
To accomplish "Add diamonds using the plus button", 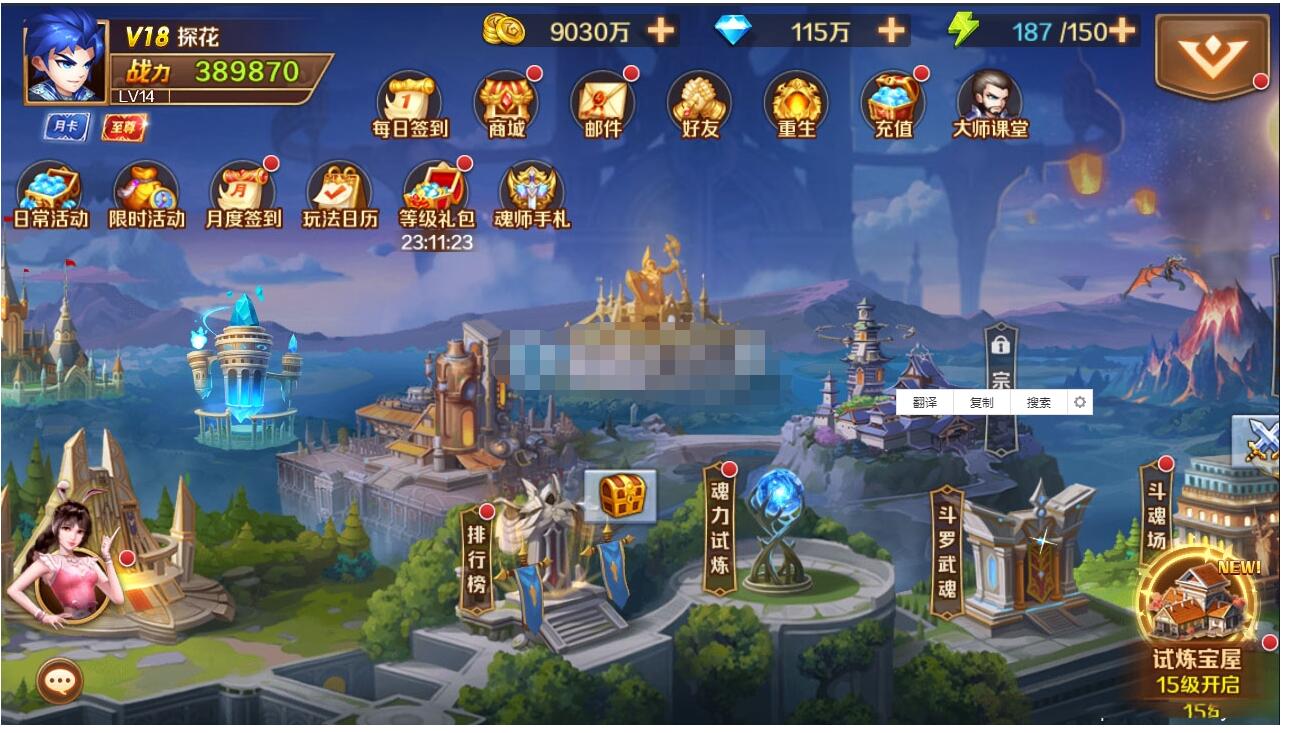I will click(891, 31).
